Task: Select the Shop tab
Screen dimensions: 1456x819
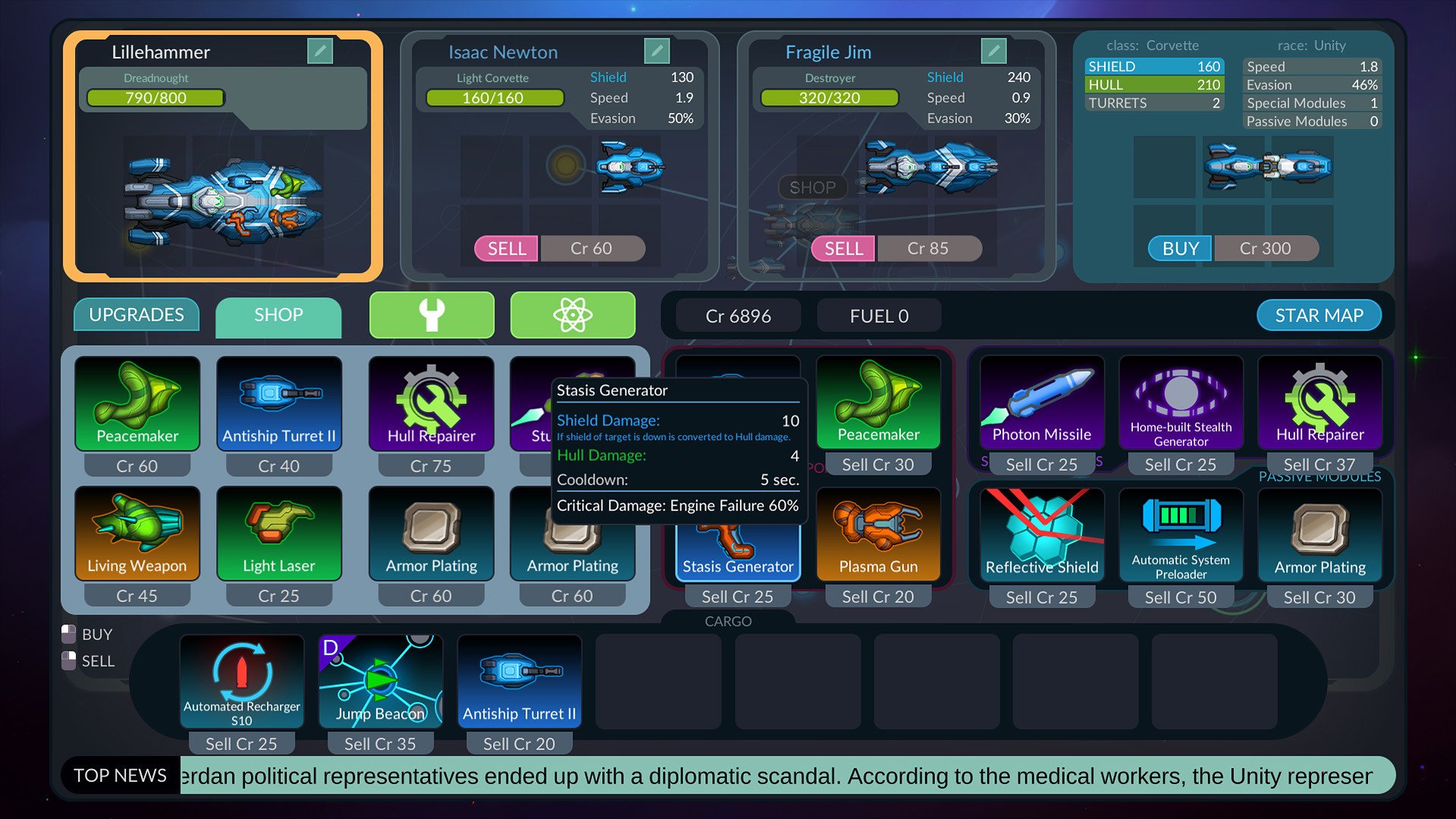Action: 278,315
